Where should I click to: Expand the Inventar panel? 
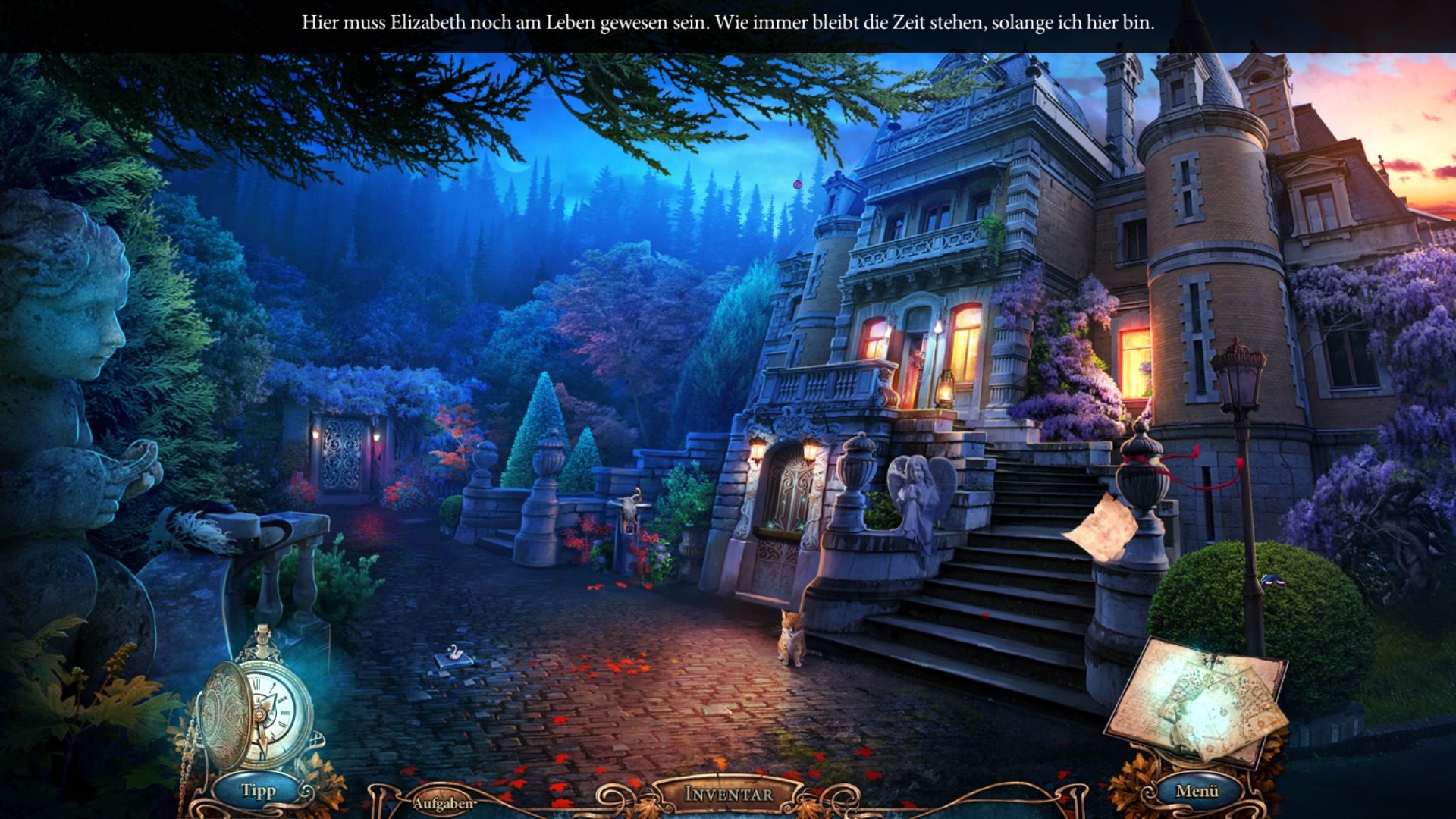[728, 794]
